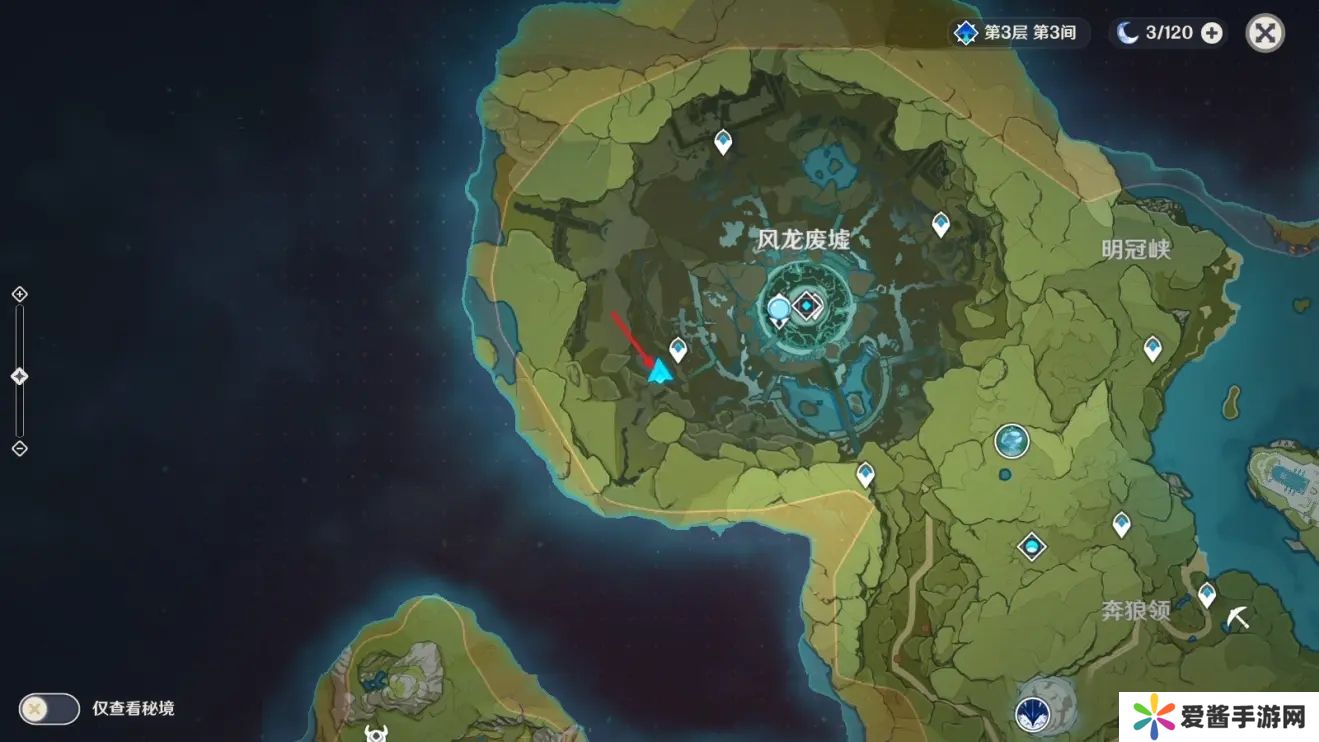
Task: Zoom out the map with minus control
Action: 19,448
